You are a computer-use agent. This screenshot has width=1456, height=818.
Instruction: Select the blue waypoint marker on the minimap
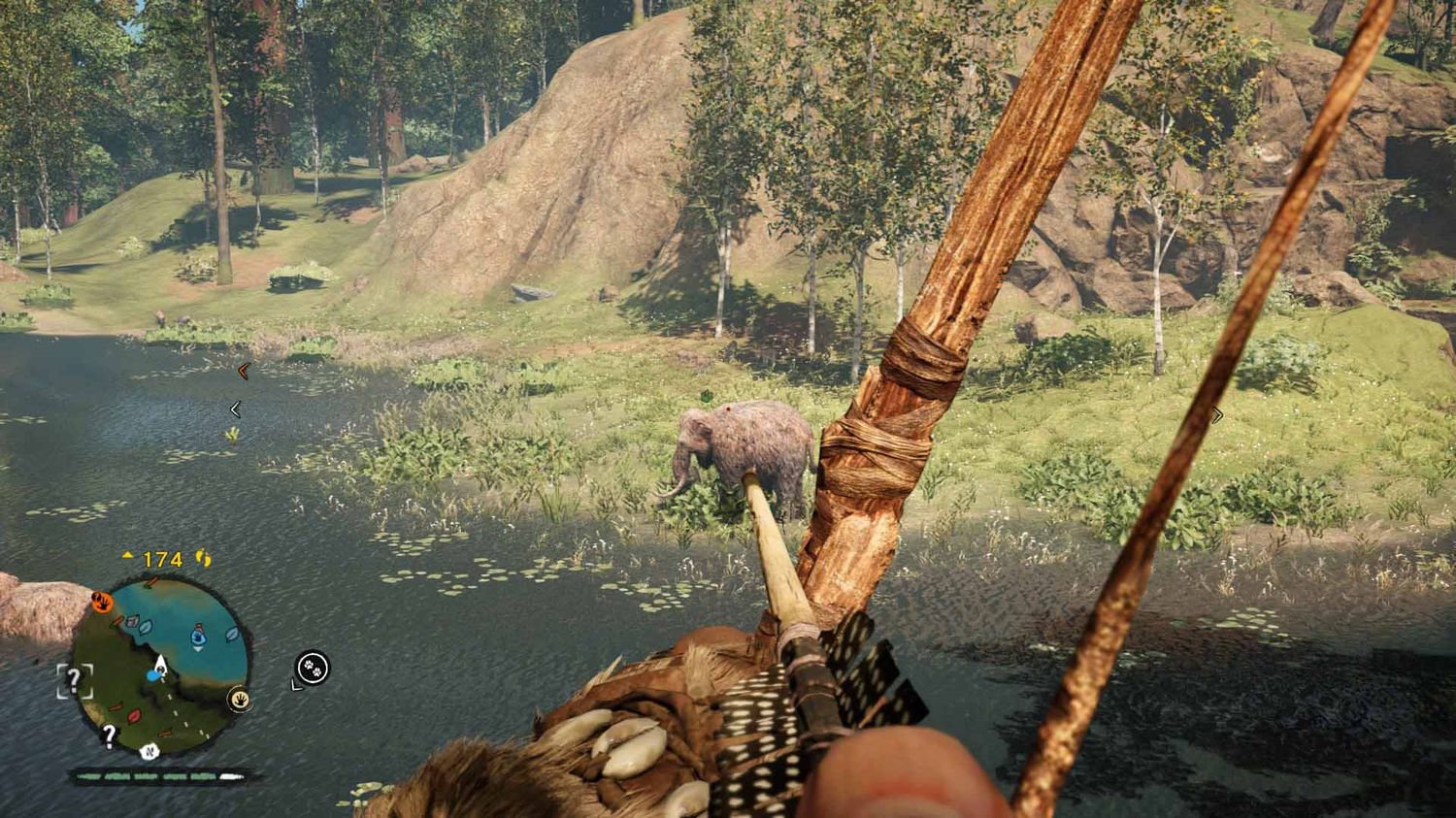point(198,636)
